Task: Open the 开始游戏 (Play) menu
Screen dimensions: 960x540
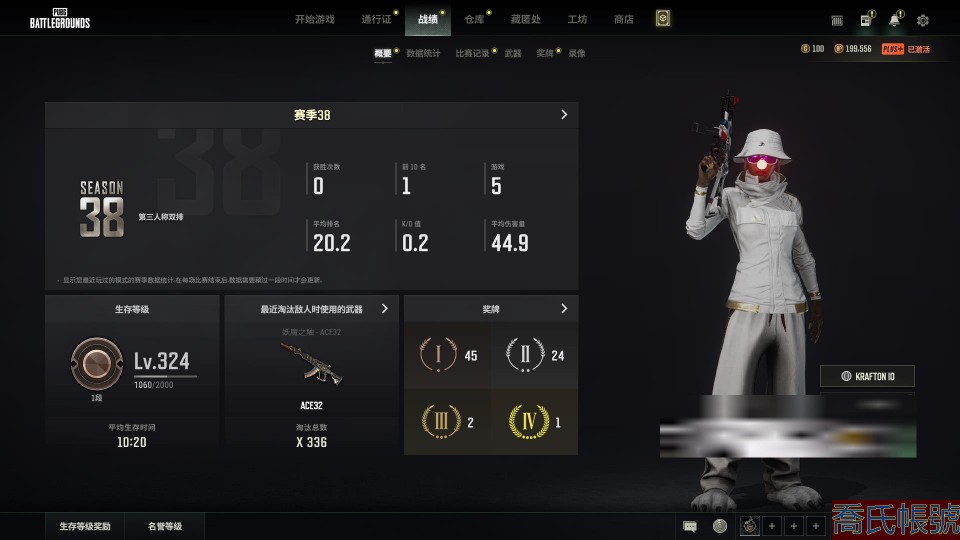Action: coord(314,19)
